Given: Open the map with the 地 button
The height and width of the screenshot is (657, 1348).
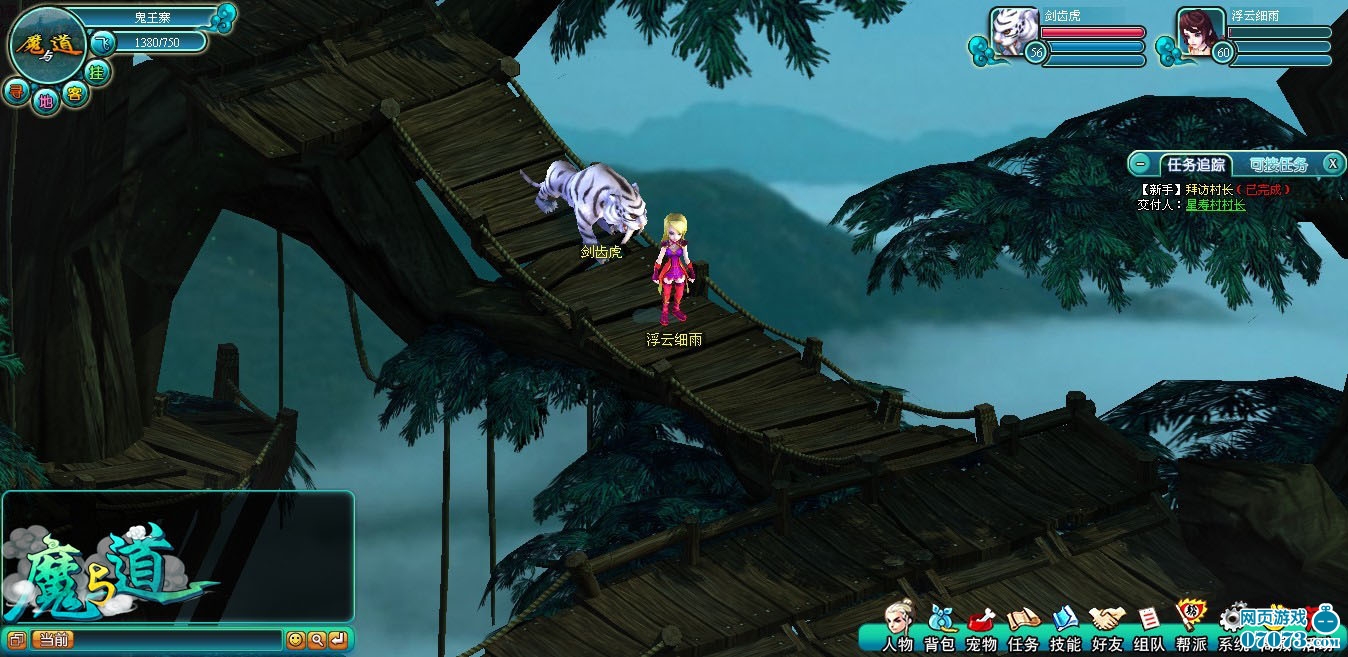Looking at the screenshot, I should [45, 100].
